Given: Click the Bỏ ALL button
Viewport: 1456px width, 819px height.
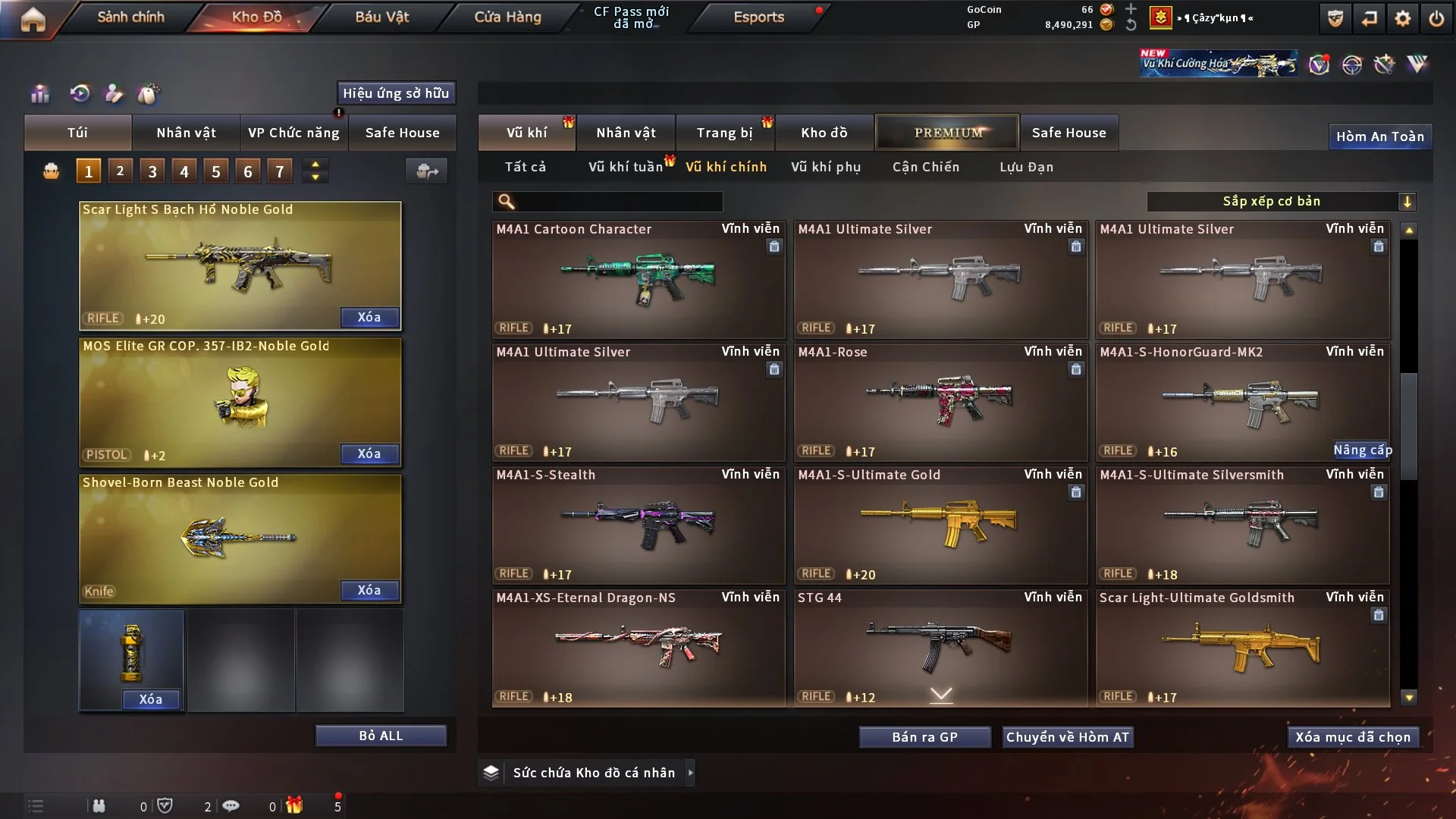Looking at the screenshot, I should (381, 736).
